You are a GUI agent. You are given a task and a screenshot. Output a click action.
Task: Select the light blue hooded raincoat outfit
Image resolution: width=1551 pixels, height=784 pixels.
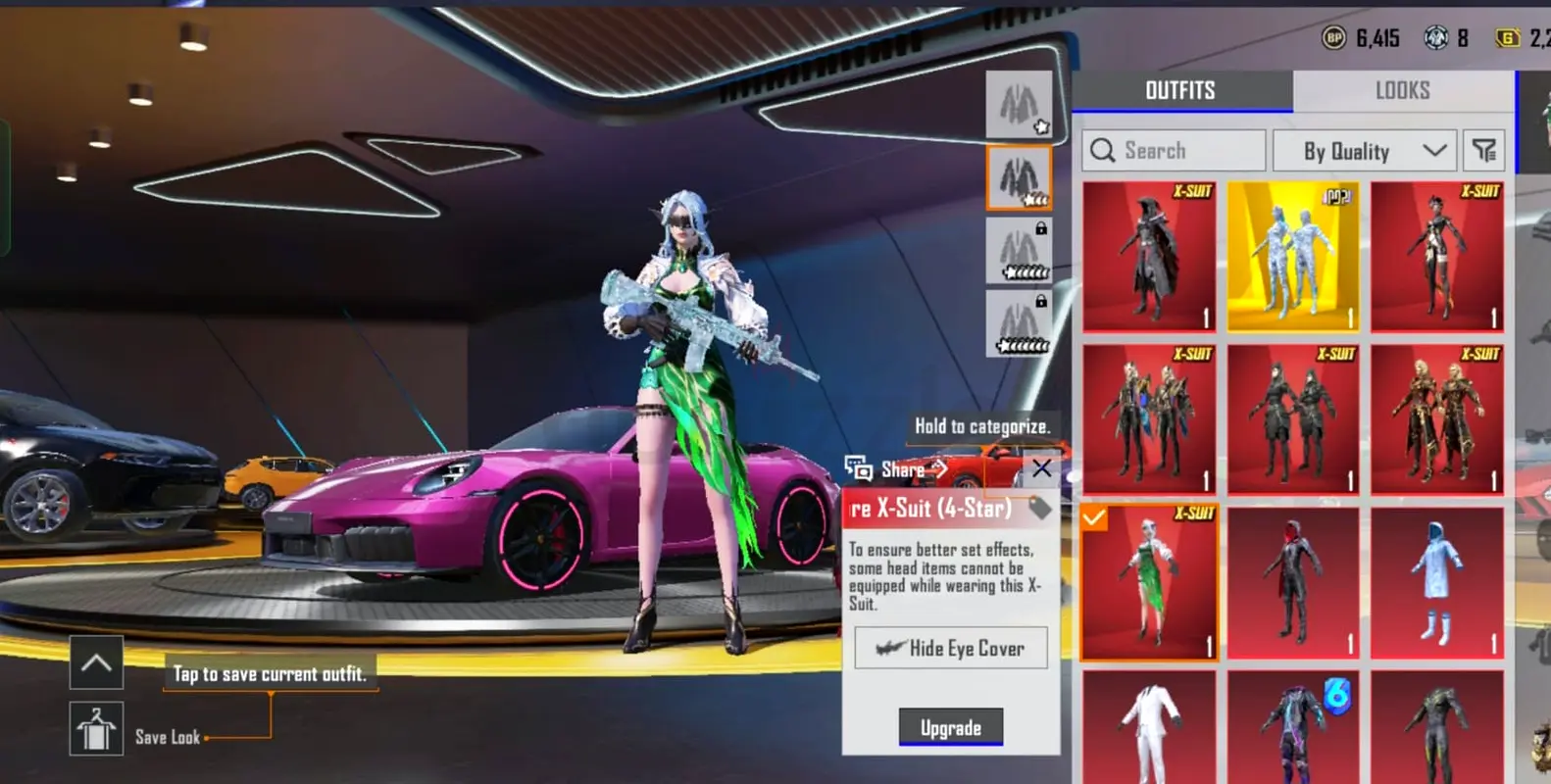[1436, 583]
